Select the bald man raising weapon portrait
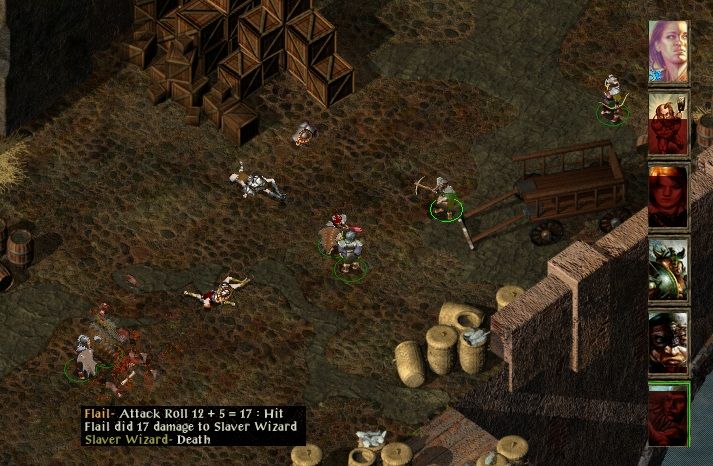 tap(669, 124)
